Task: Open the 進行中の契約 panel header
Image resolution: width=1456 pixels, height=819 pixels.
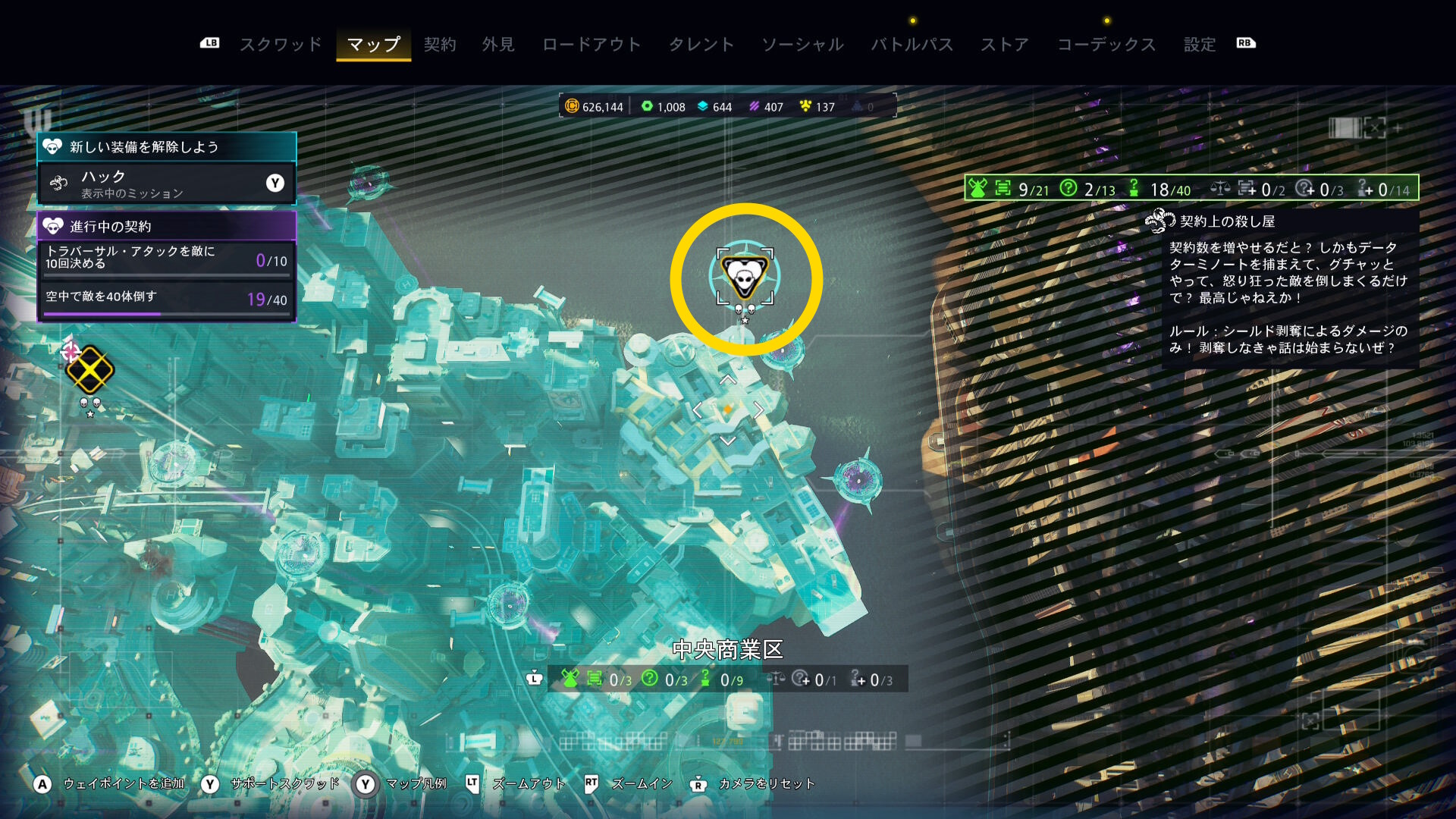Action: [166, 226]
